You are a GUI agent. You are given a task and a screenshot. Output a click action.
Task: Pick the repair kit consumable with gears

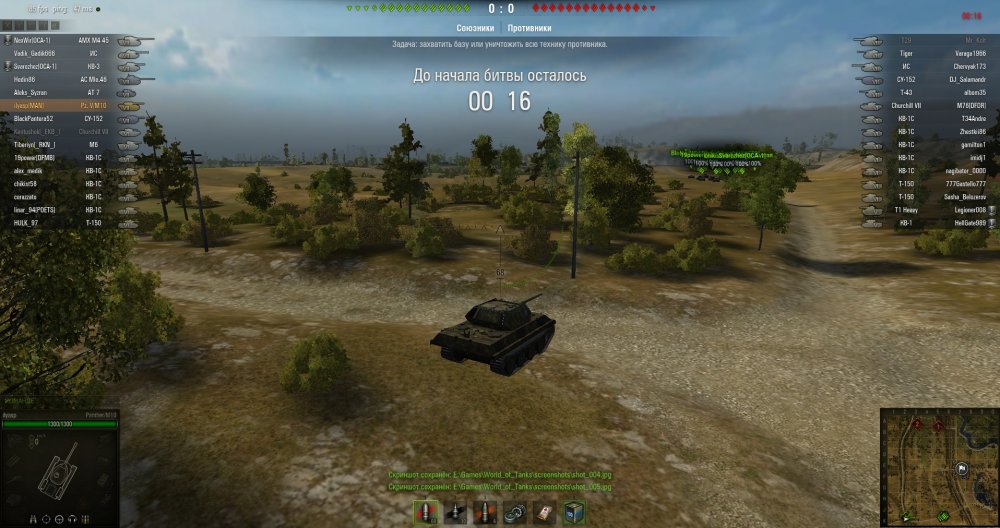point(515,512)
